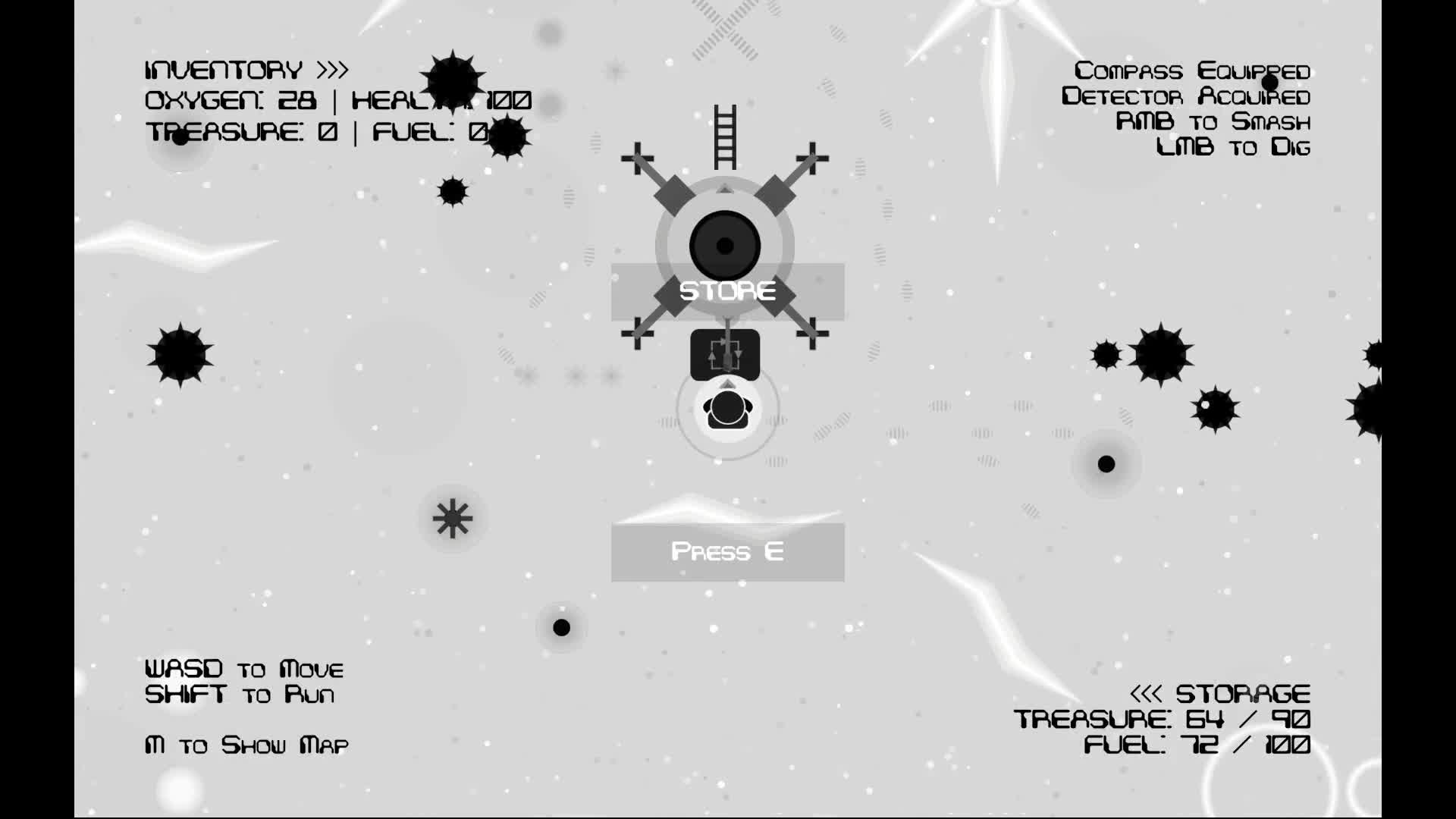Viewport: 1456px width, 819px height.
Task: Enable the map view via M to Show Map
Action: [246, 745]
